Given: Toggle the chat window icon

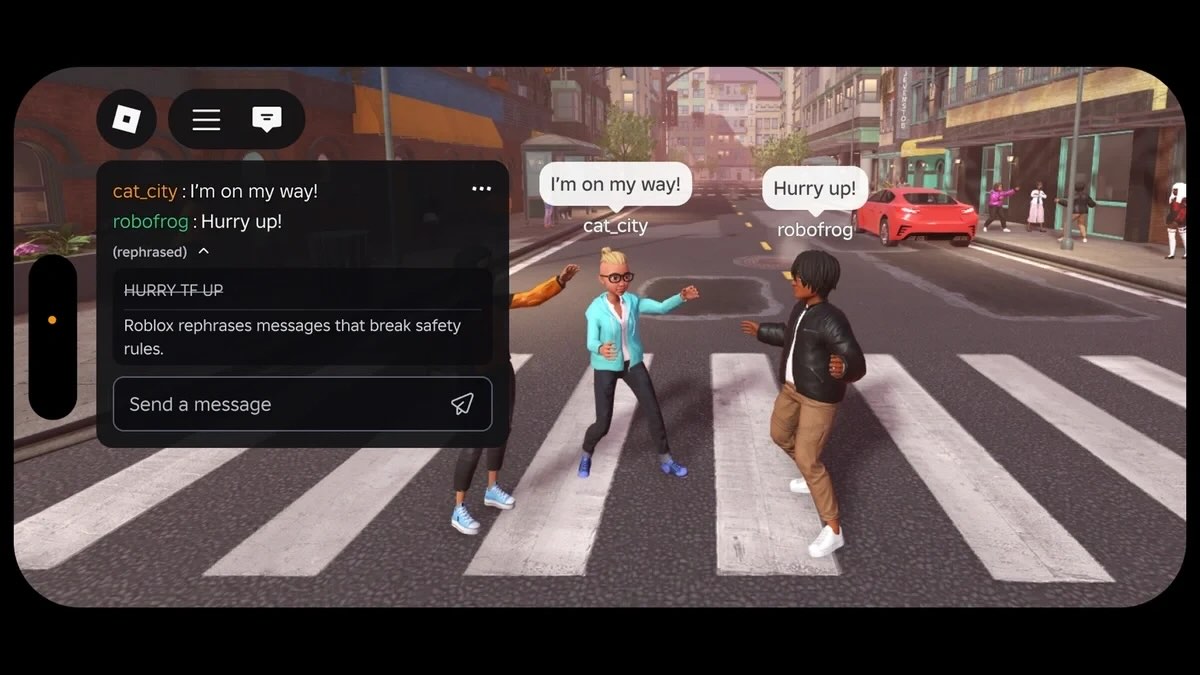Looking at the screenshot, I should click(266, 120).
